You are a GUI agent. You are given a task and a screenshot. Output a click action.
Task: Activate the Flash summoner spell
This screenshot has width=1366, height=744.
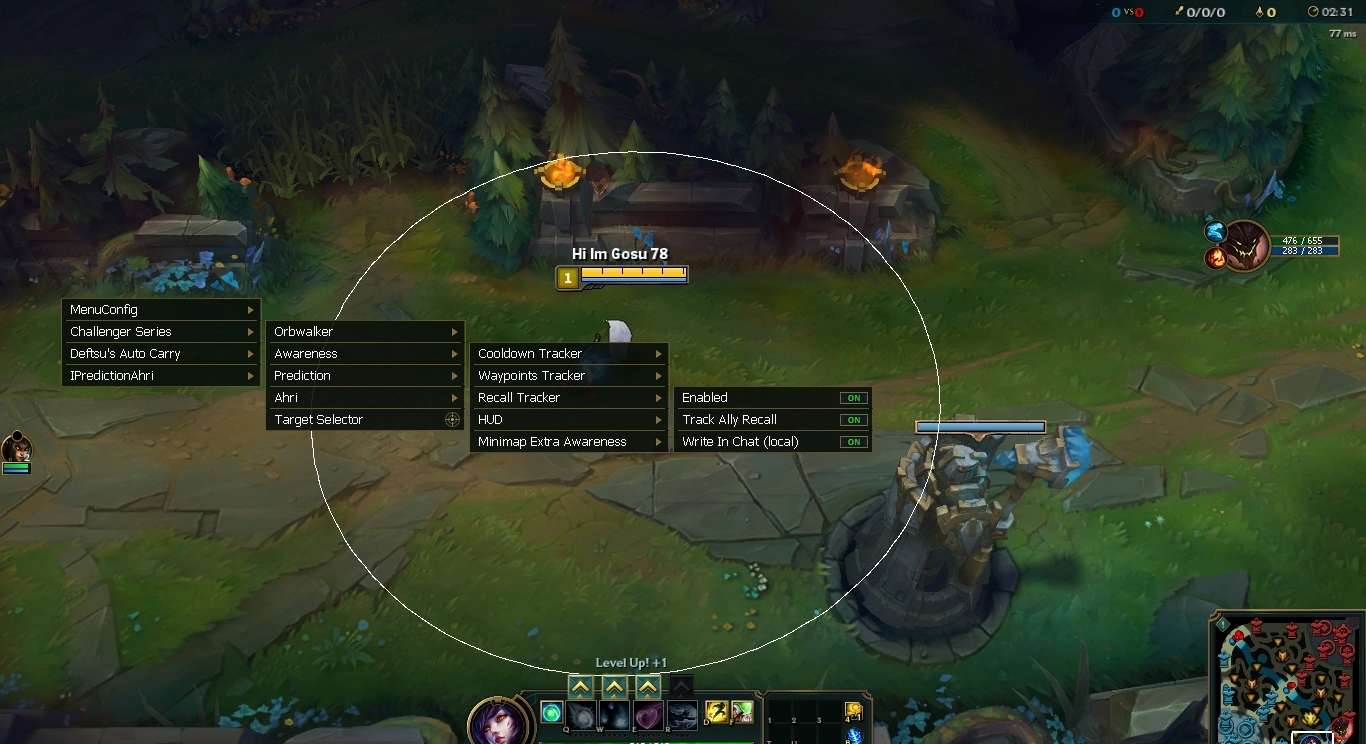[x=716, y=713]
